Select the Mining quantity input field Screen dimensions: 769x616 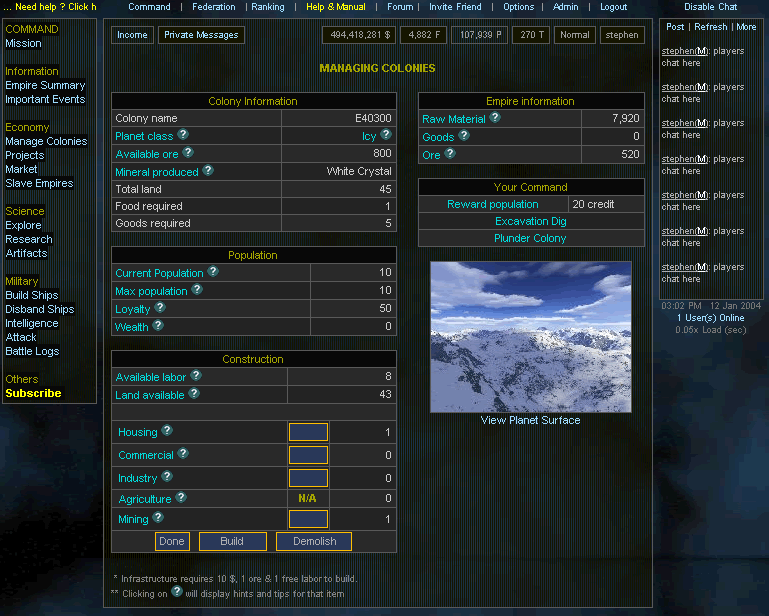point(308,519)
